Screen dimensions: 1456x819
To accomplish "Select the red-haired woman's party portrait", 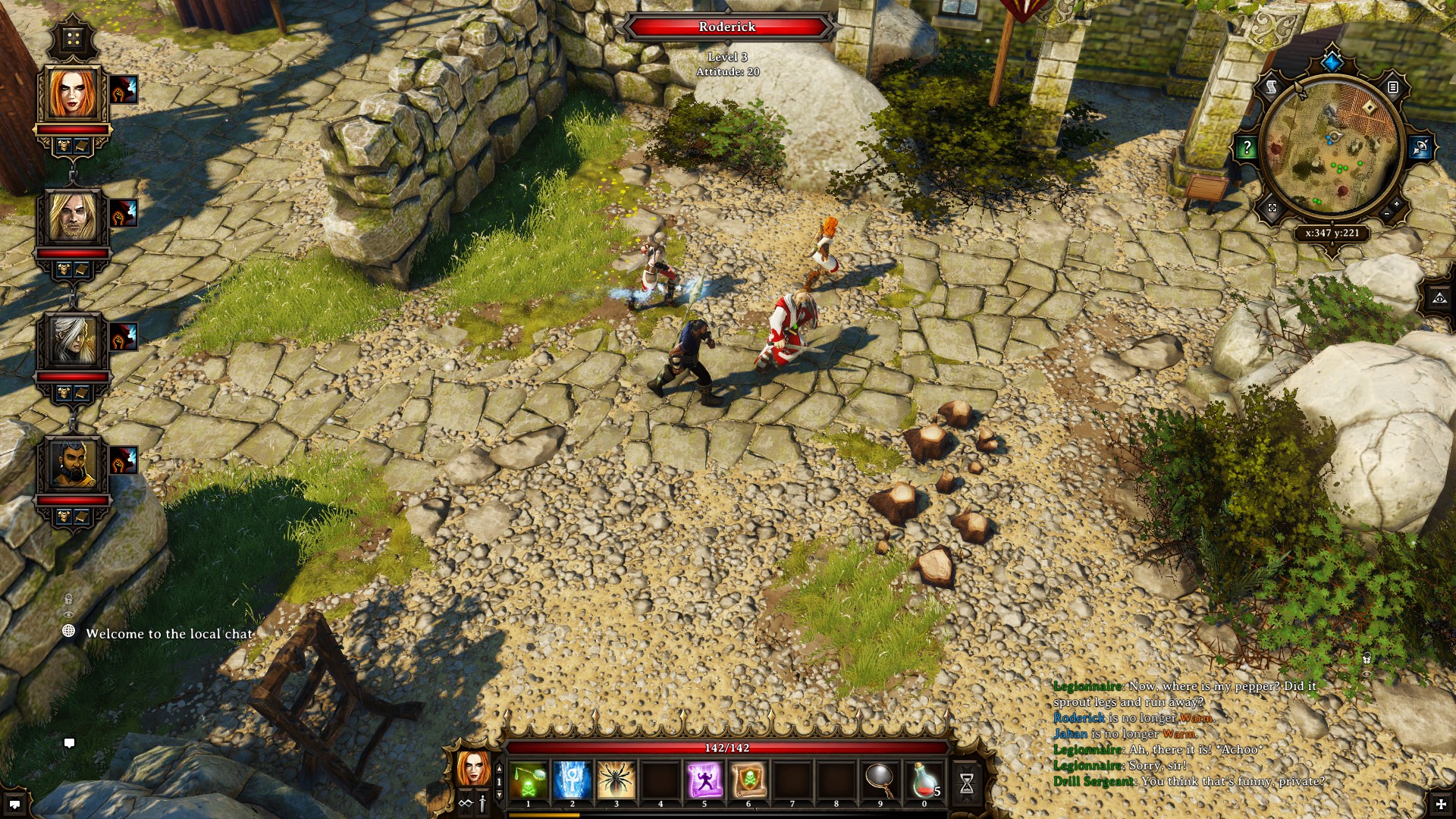I will 73,94.
